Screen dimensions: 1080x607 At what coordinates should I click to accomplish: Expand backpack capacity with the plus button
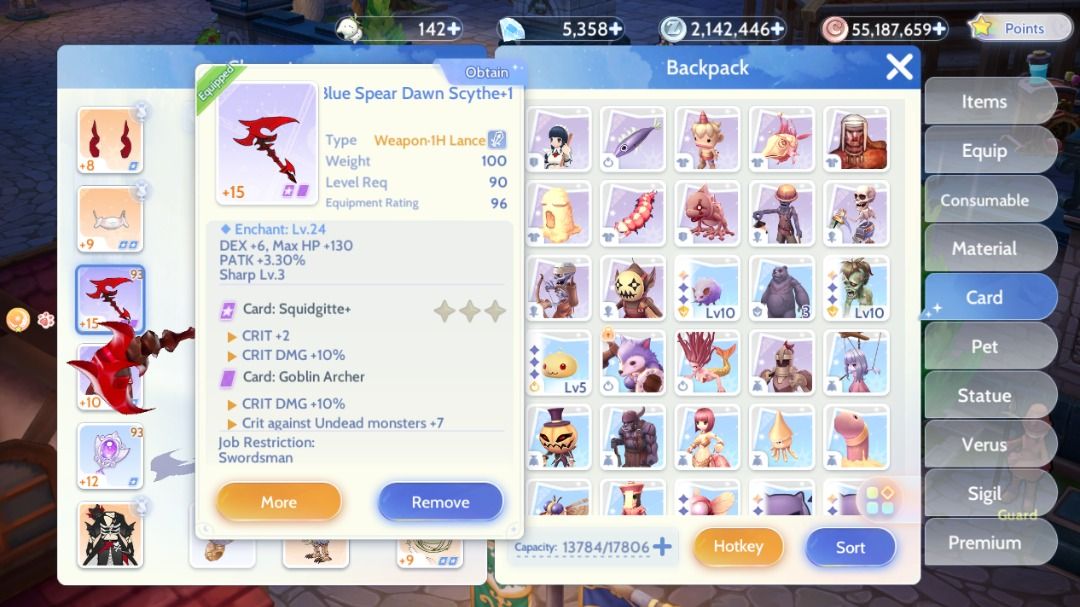click(662, 547)
